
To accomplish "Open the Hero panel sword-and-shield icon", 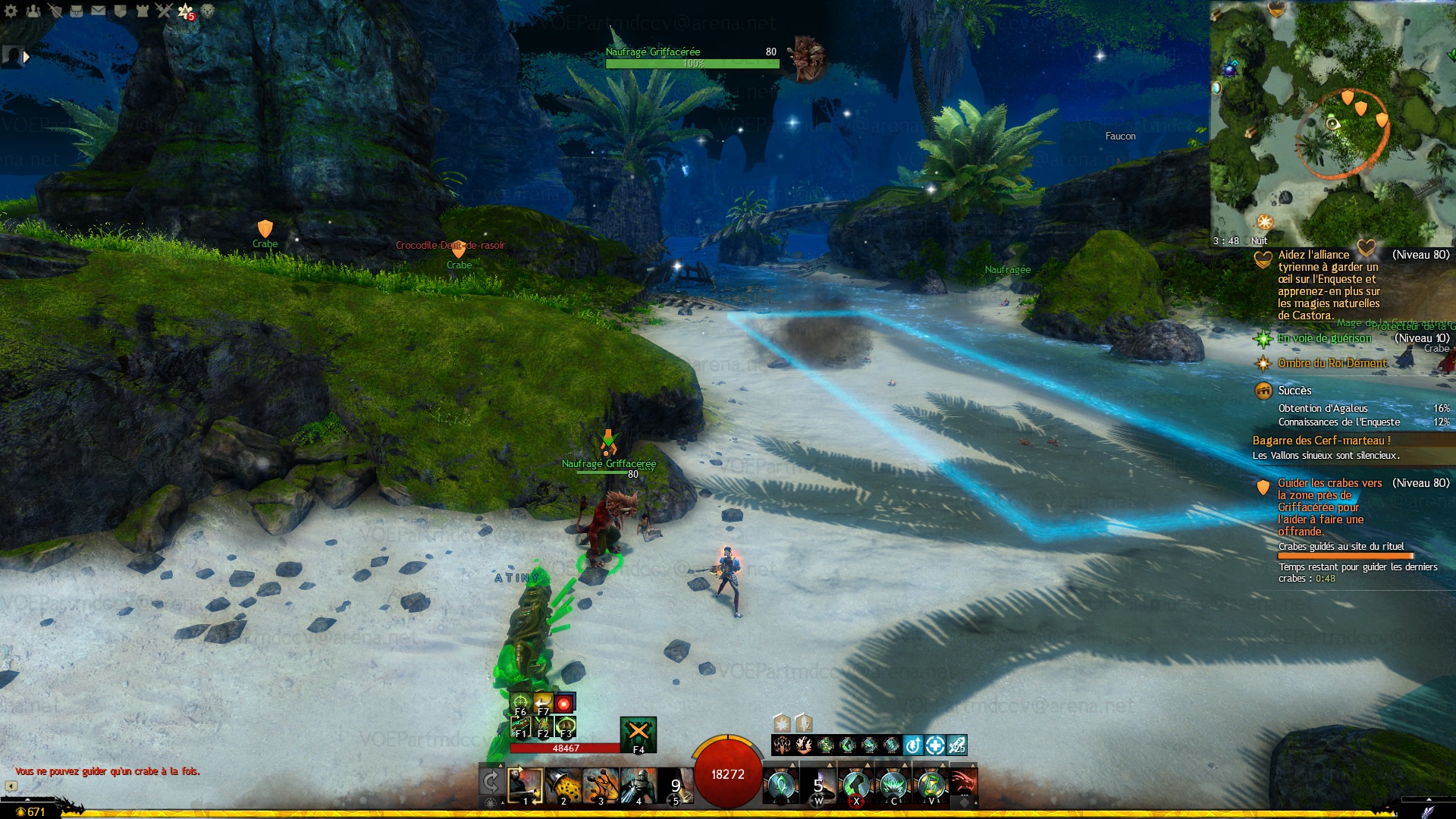I will [x=55, y=11].
